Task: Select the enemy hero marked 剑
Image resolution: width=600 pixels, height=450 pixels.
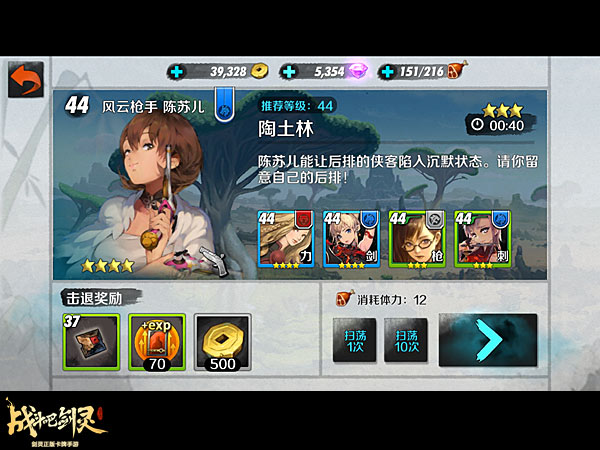Action: coord(350,239)
